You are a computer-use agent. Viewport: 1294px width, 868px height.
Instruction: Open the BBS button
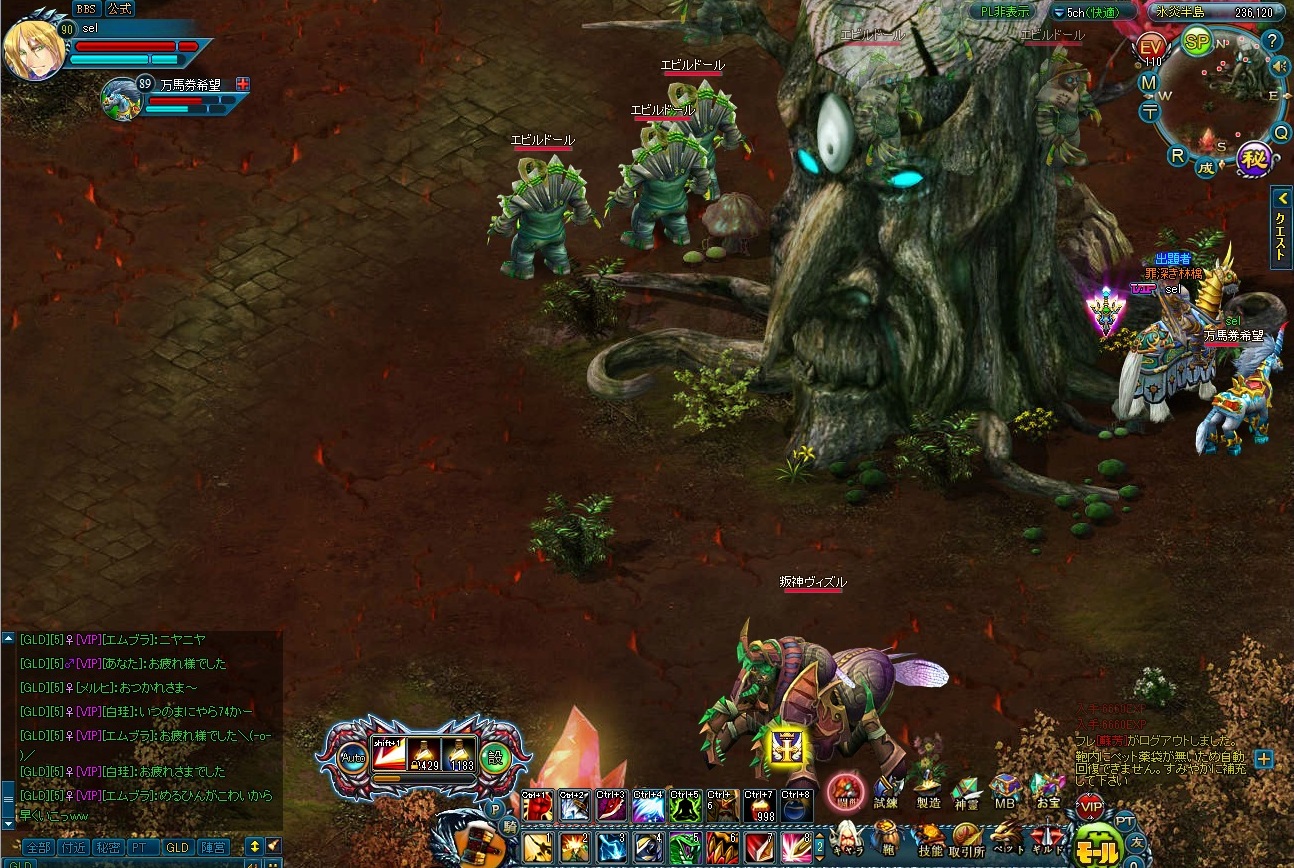tap(85, 9)
